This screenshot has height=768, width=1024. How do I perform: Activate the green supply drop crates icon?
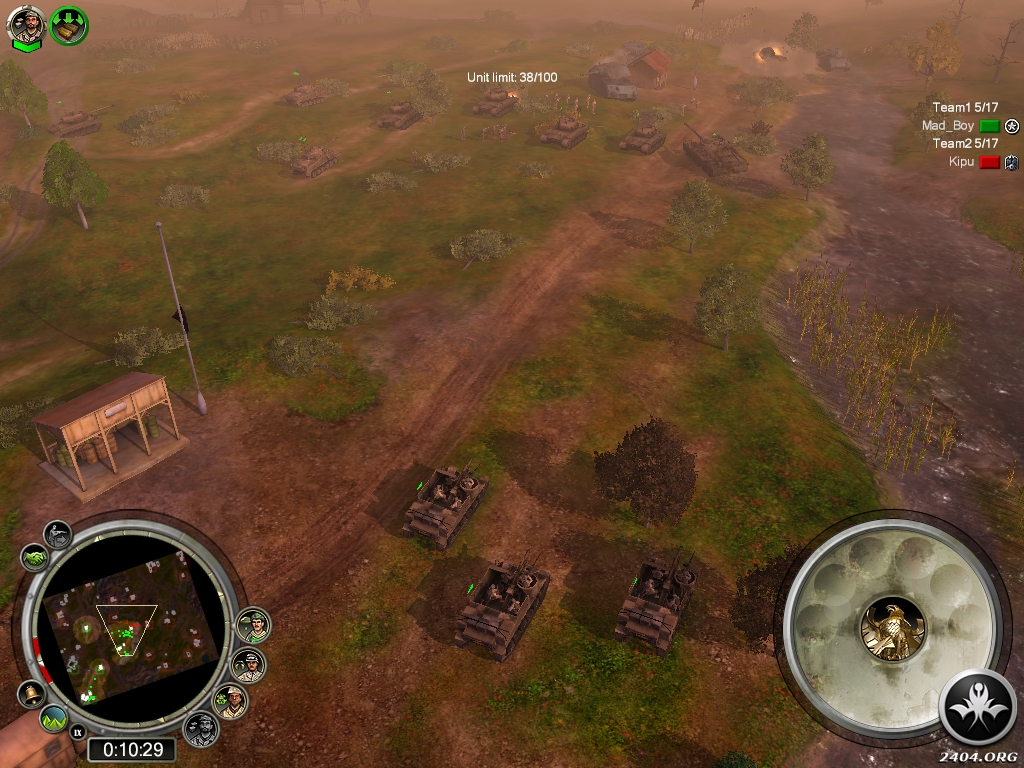[69, 25]
